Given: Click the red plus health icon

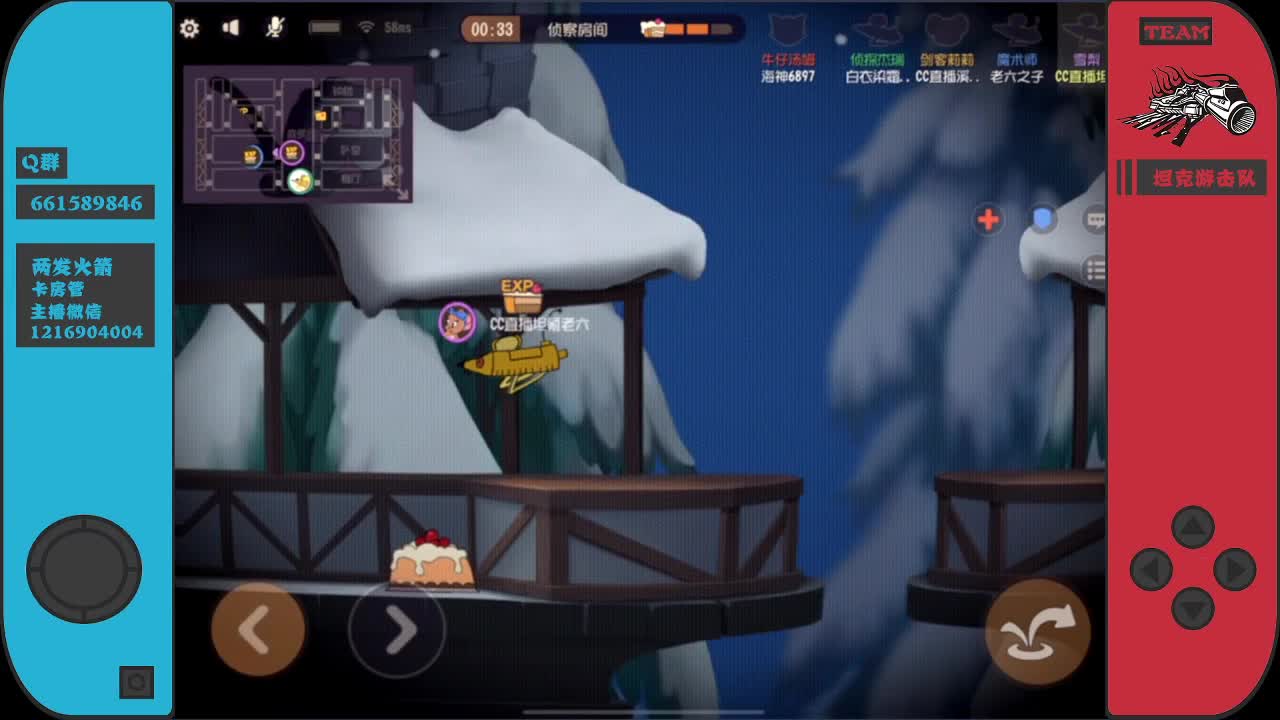Looking at the screenshot, I should tap(988, 219).
